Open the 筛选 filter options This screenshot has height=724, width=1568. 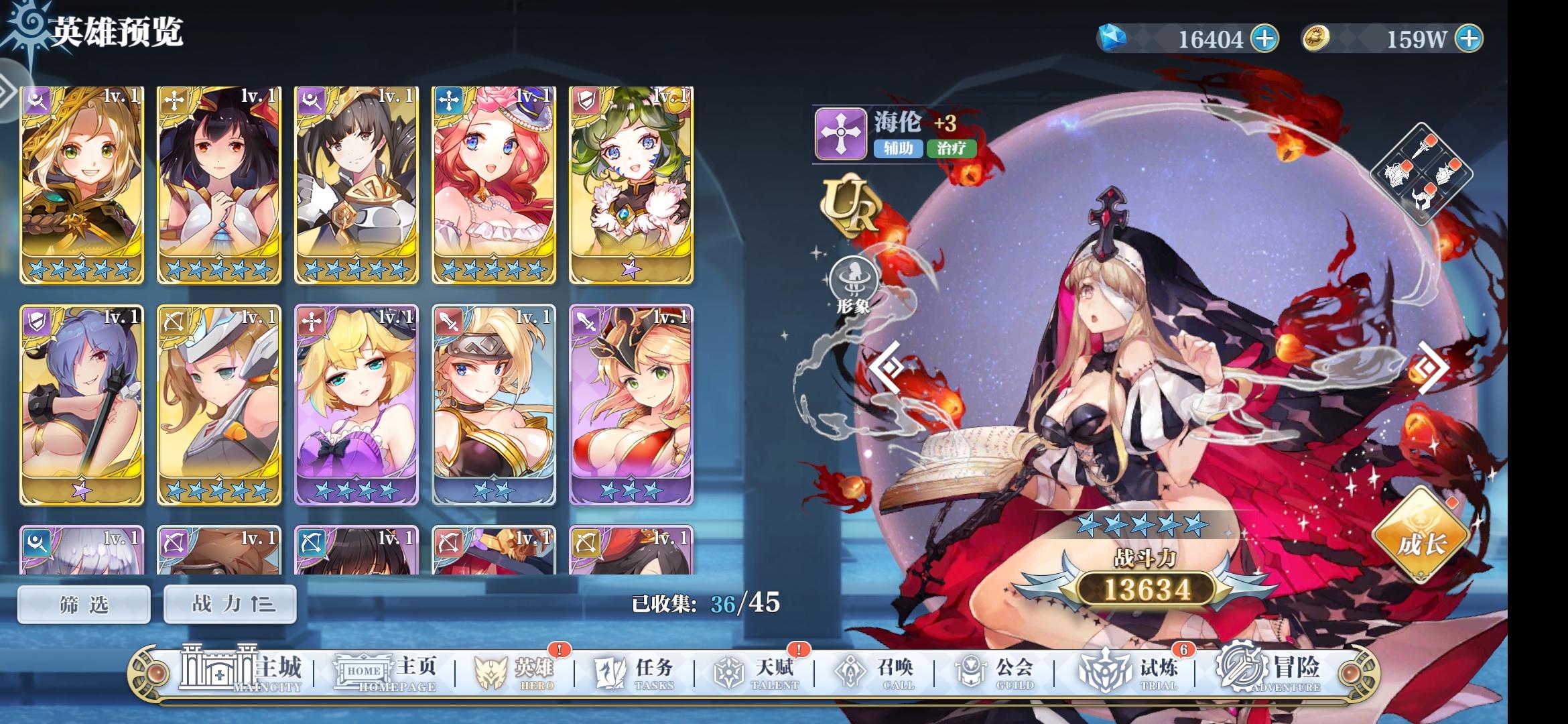pyautogui.click(x=83, y=603)
